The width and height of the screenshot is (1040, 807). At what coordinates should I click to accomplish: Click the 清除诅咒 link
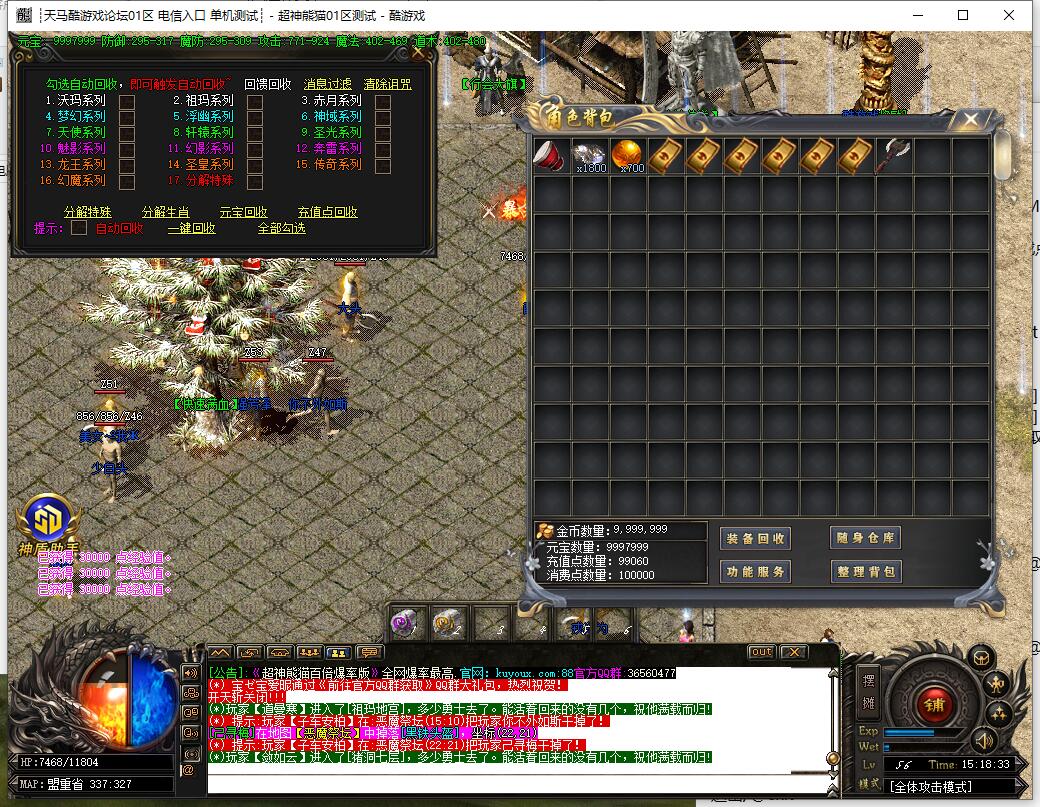point(387,85)
